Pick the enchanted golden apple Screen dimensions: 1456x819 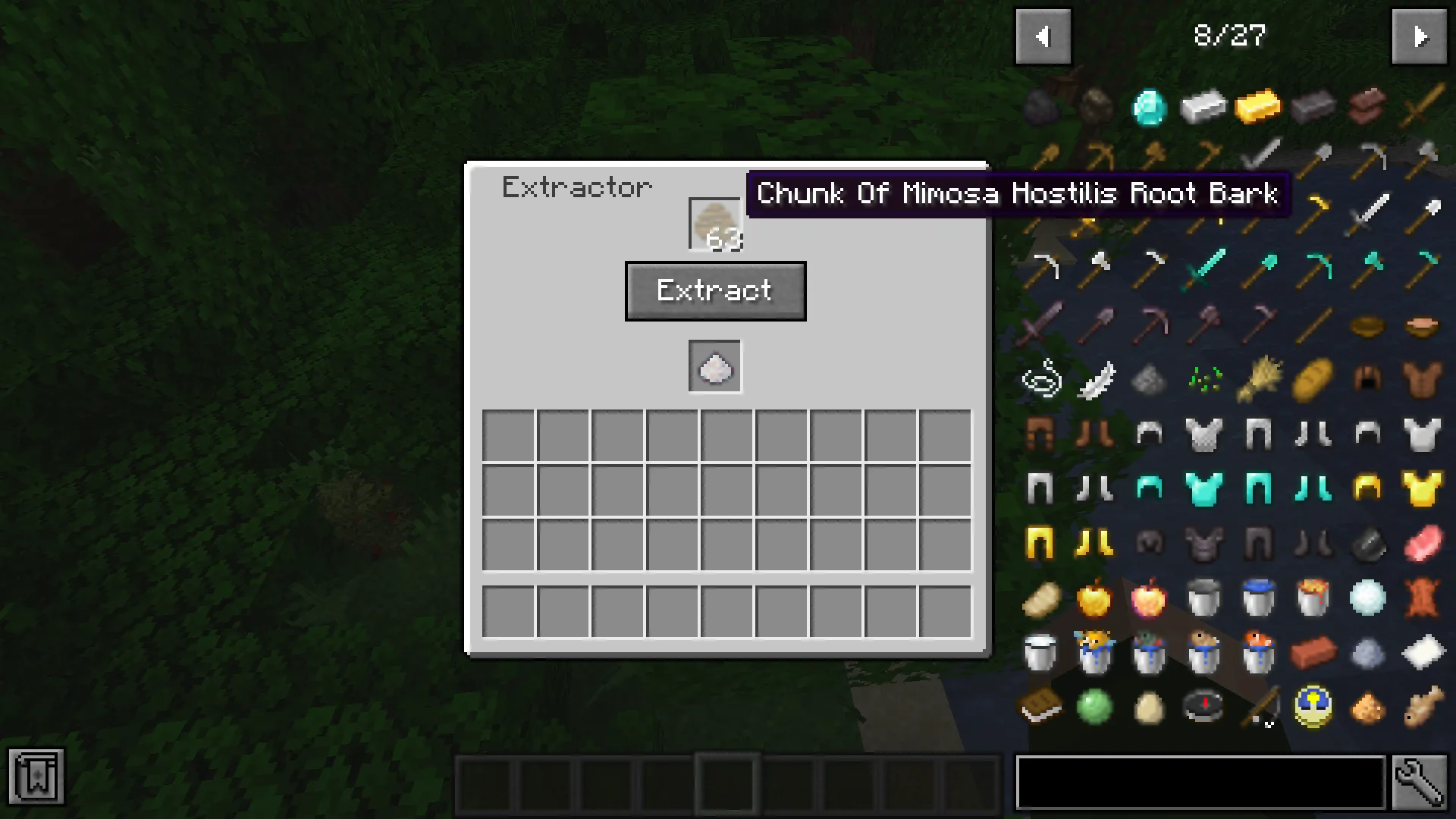point(1149,599)
